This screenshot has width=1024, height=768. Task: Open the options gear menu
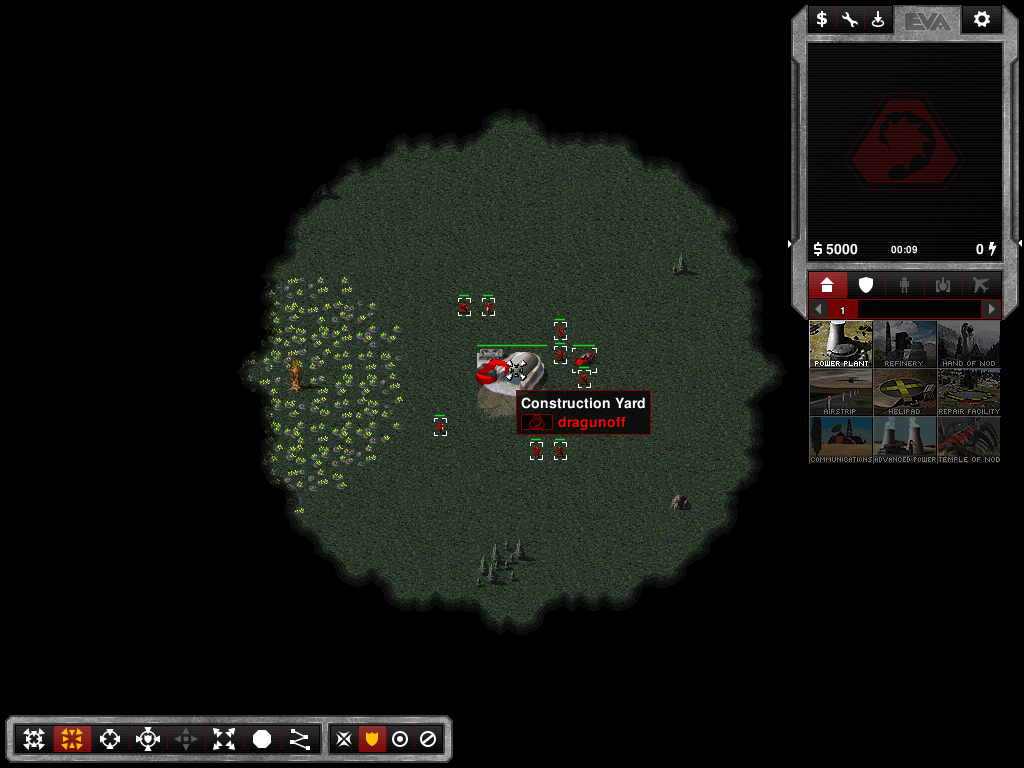(981, 19)
